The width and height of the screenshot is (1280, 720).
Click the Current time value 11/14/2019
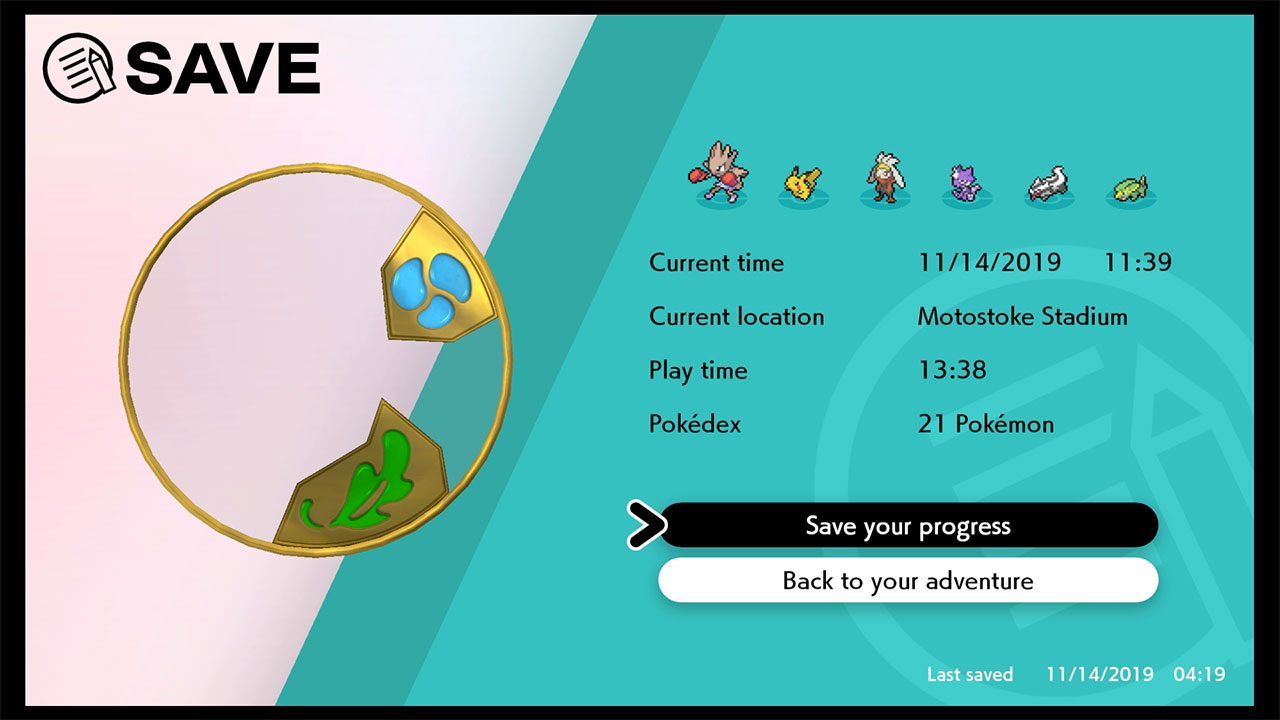[990, 262]
